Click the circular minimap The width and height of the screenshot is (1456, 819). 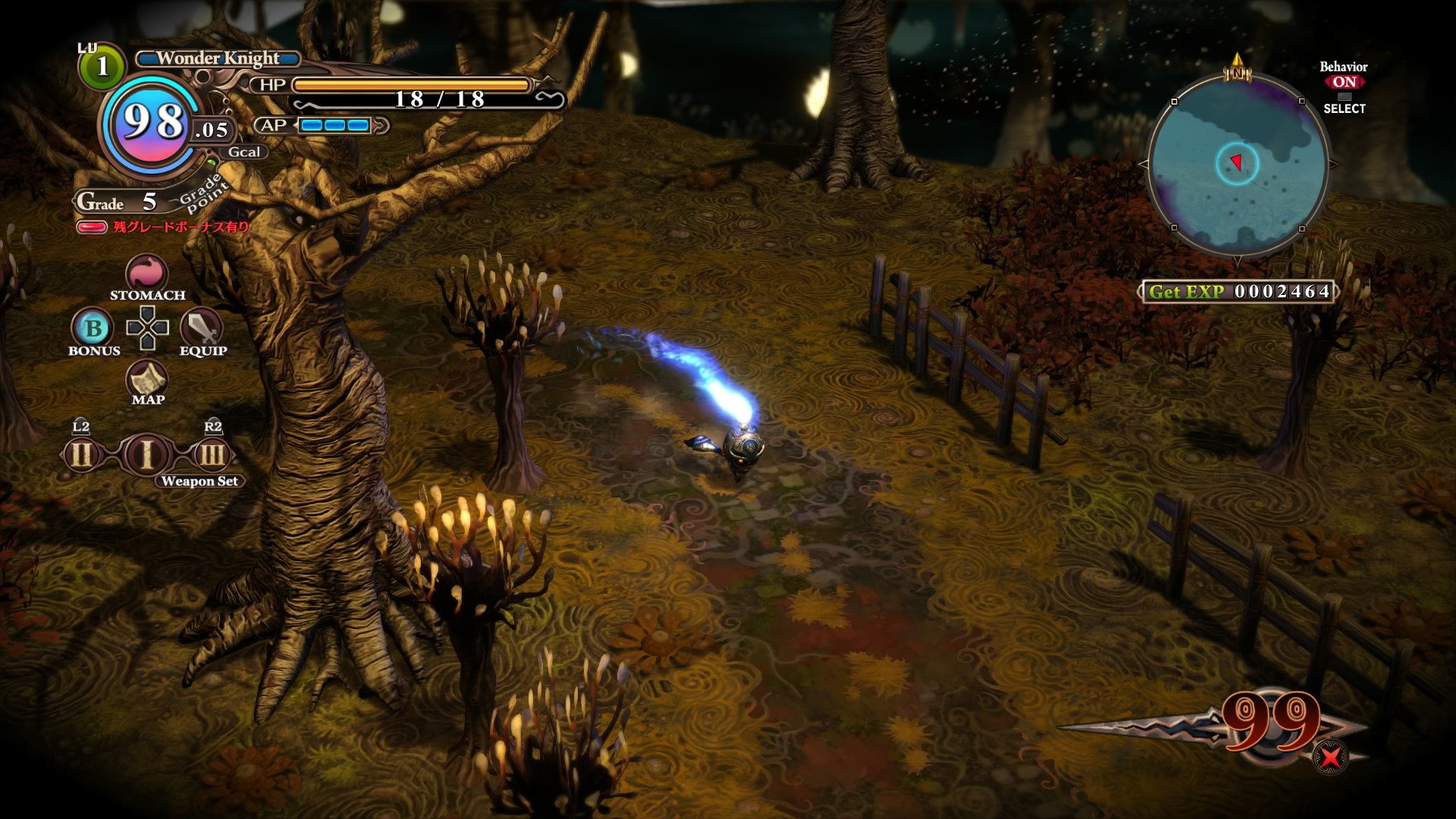[1238, 165]
